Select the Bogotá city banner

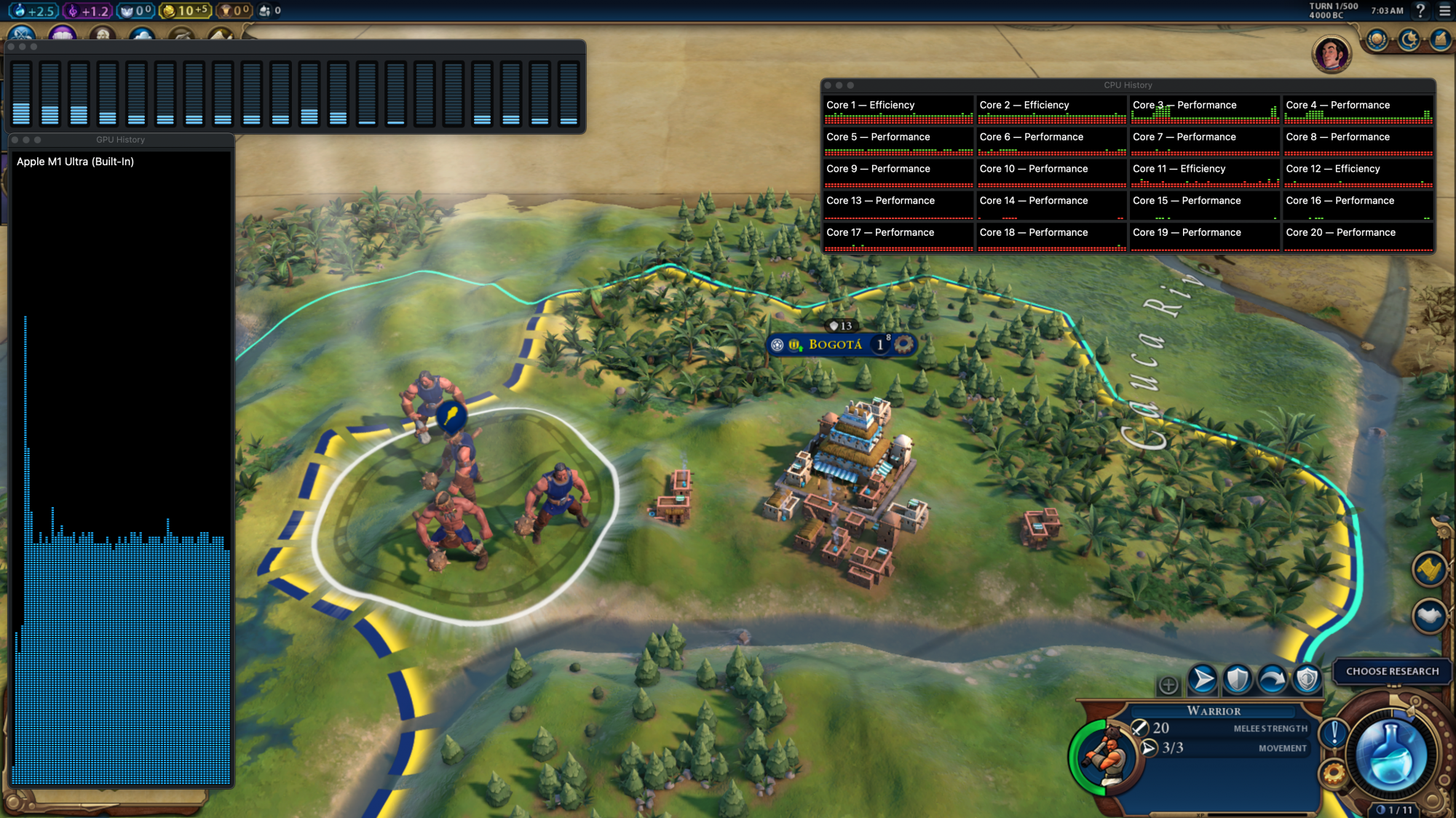(835, 344)
